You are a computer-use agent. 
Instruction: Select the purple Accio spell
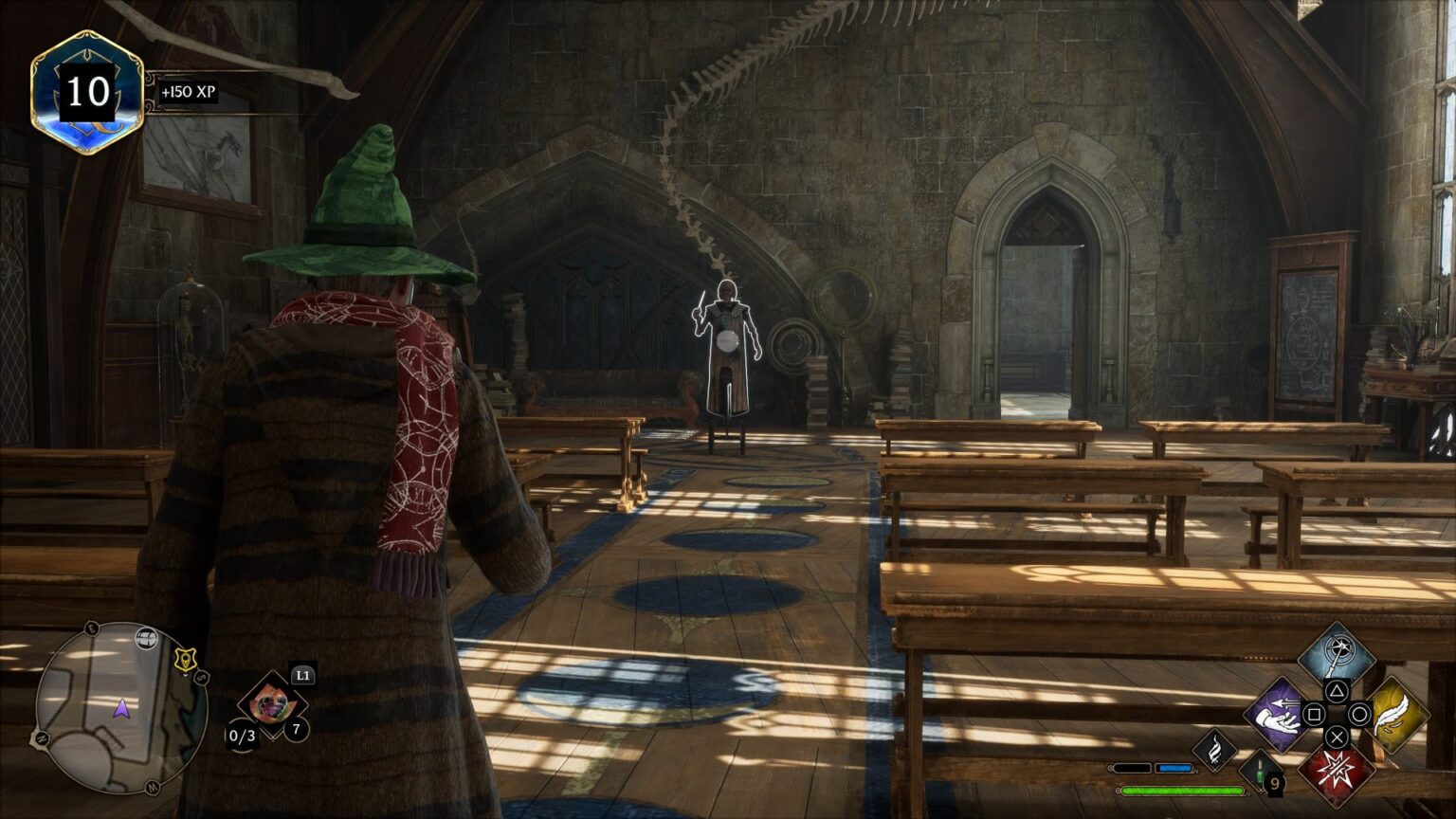coord(1277,715)
